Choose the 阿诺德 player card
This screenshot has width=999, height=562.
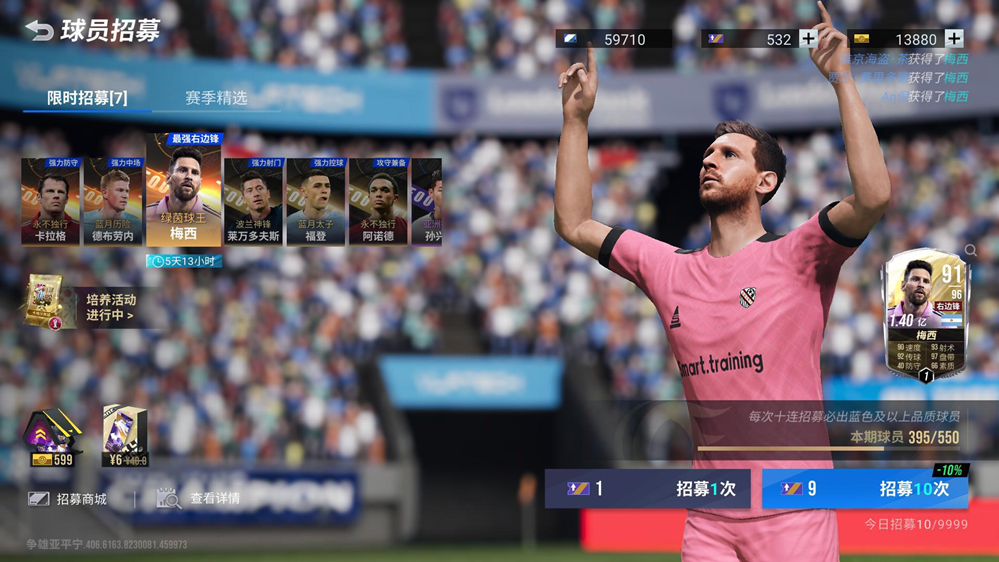378,201
